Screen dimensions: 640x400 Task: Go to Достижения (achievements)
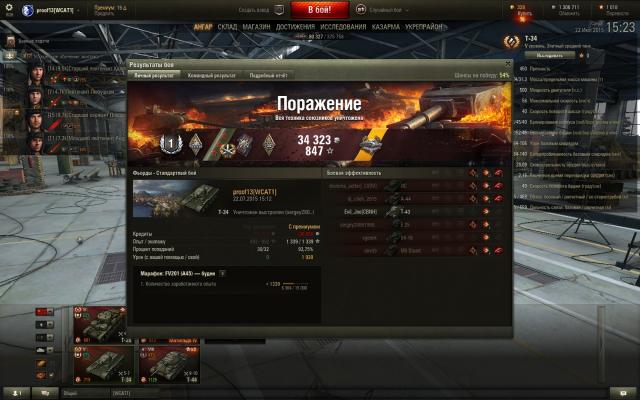[294, 25]
